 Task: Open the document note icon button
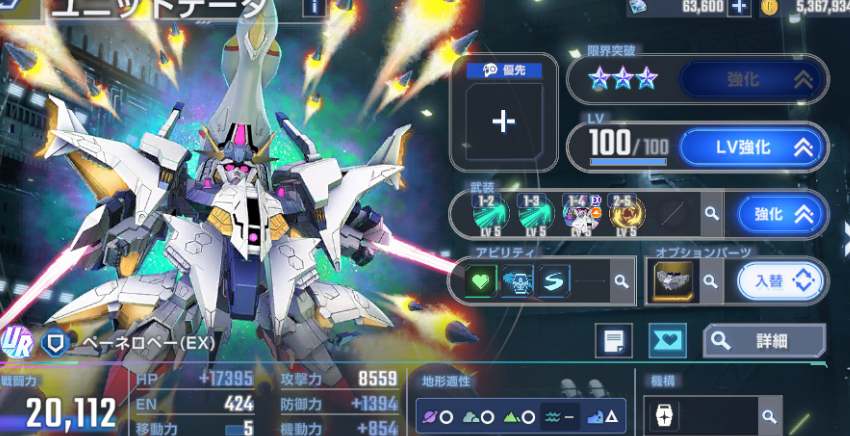click(x=613, y=342)
